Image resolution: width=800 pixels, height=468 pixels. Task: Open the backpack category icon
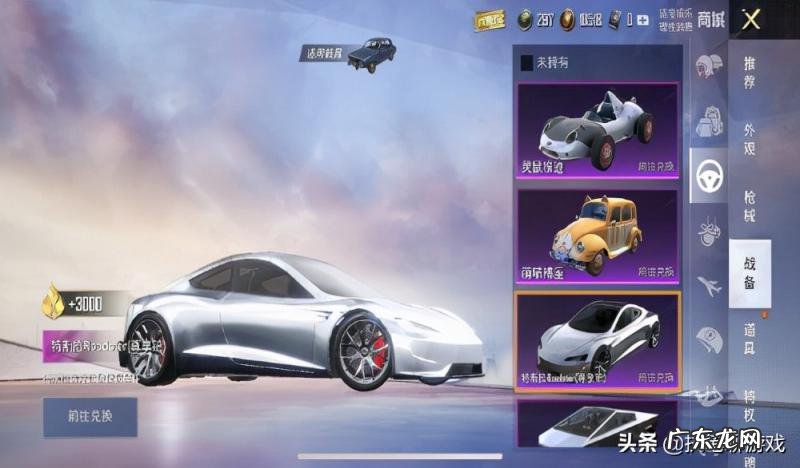coord(709,122)
